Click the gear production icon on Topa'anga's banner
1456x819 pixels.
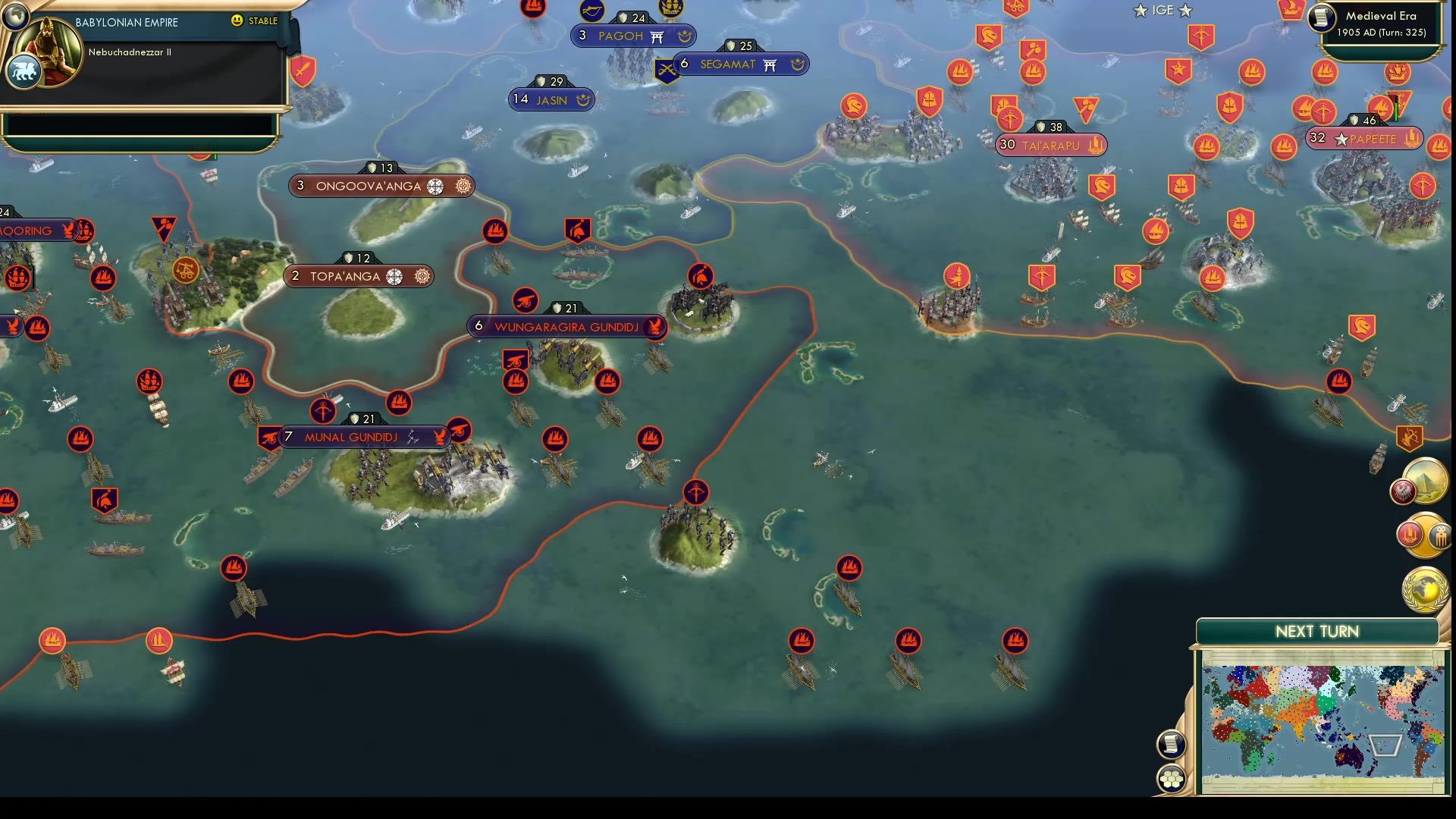tap(422, 276)
